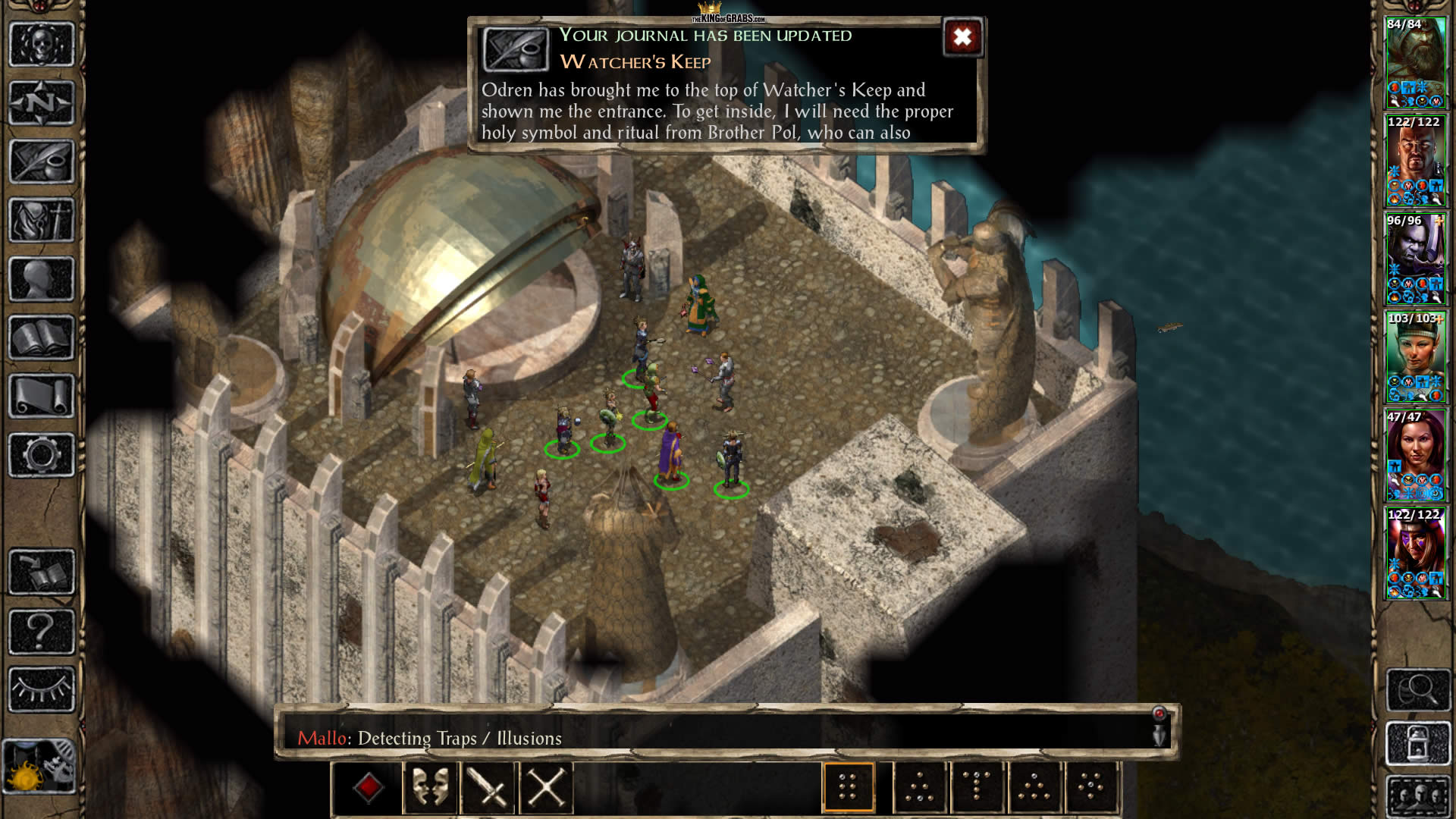
Task: Choose the sword attack action
Action: coord(488,788)
